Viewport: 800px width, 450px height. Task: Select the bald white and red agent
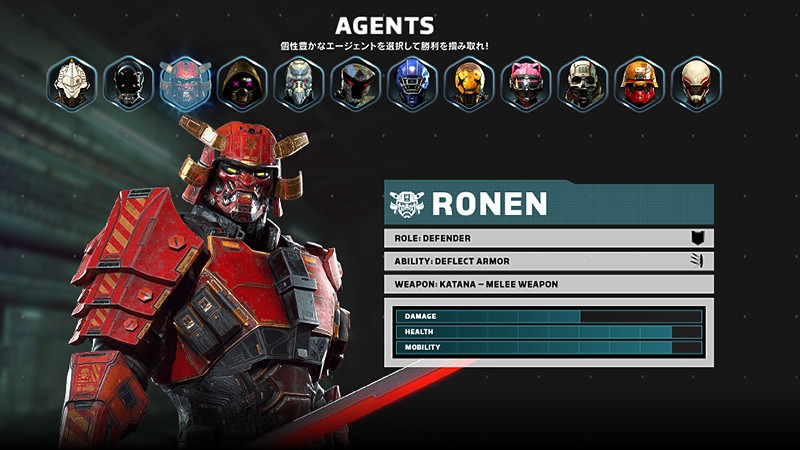click(697, 82)
